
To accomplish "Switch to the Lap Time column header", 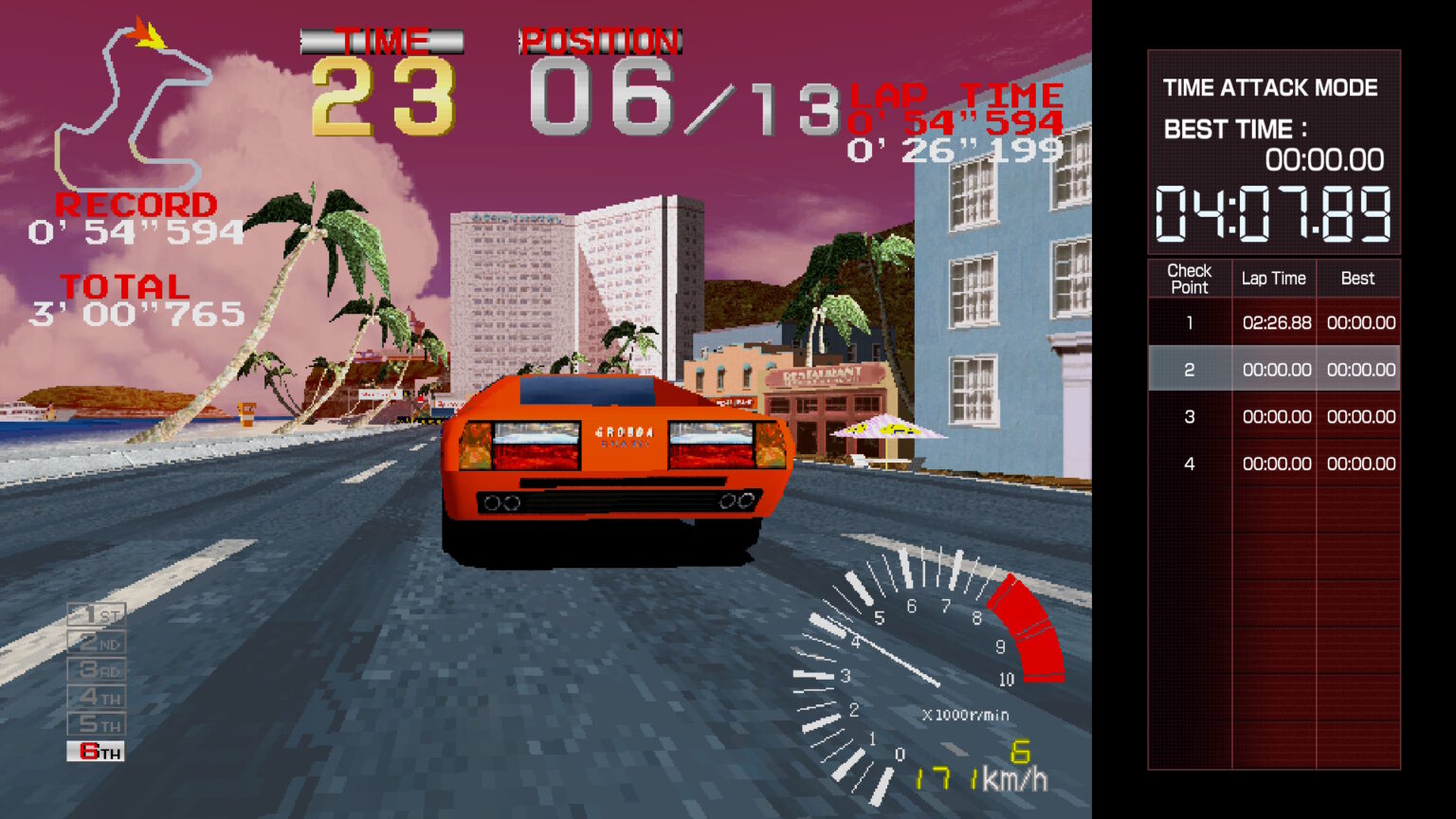I will click(x=1273, y=278).
